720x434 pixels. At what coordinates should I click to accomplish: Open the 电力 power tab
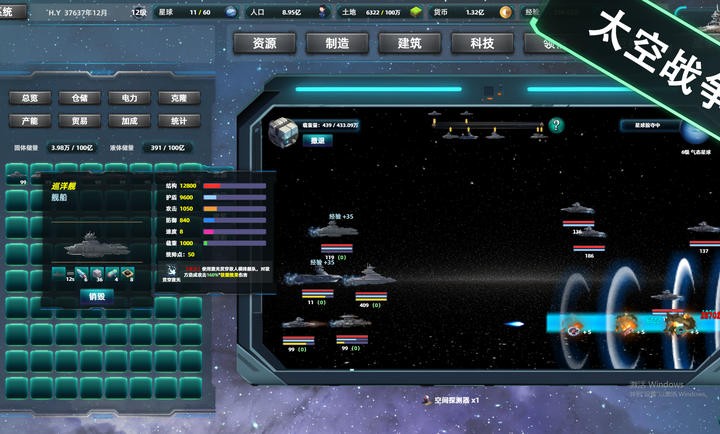pyautogui.click(x=129, y=98)
